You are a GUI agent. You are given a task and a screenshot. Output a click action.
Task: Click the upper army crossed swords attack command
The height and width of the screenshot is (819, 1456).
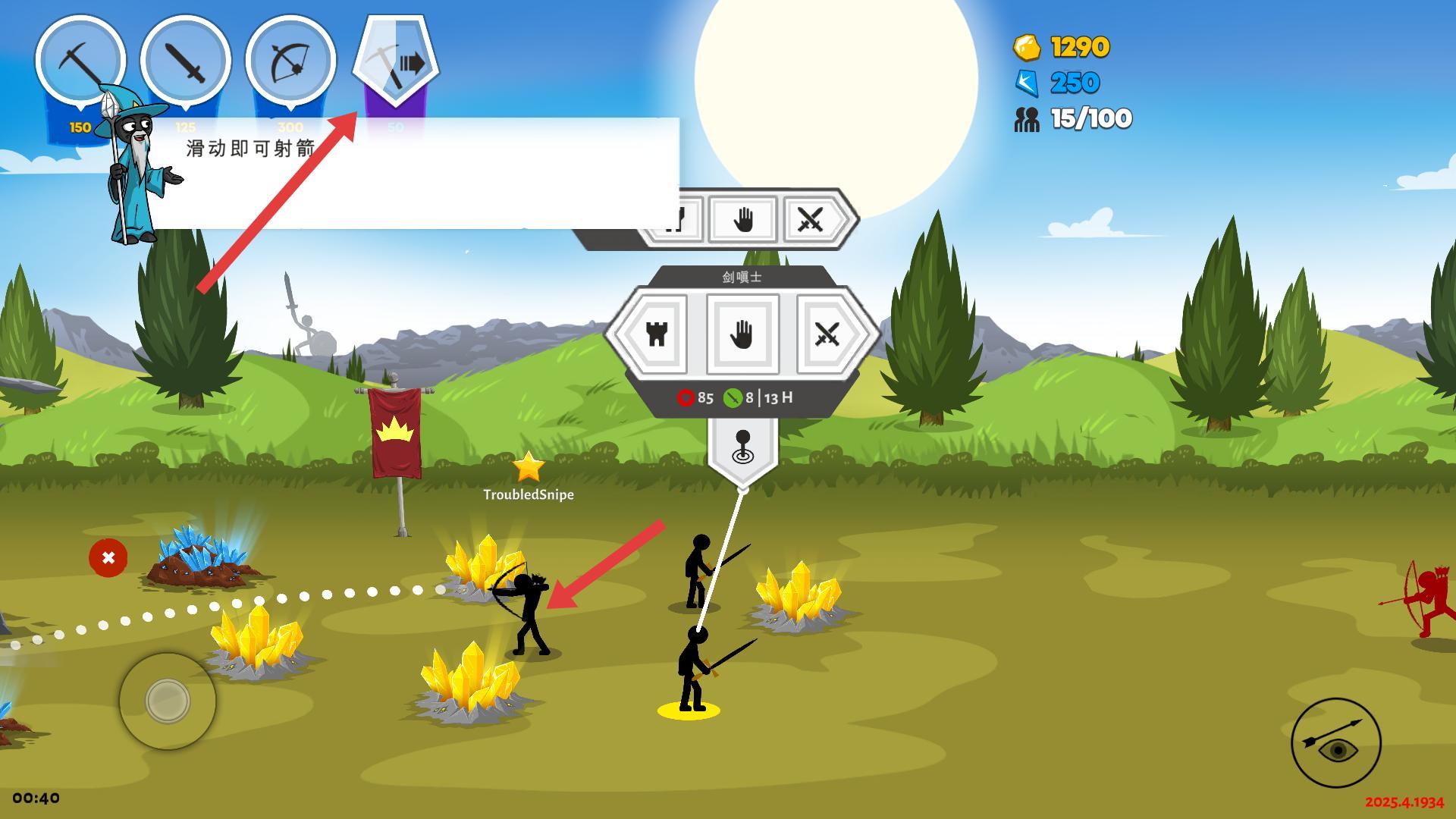click(x=811, y=220)
